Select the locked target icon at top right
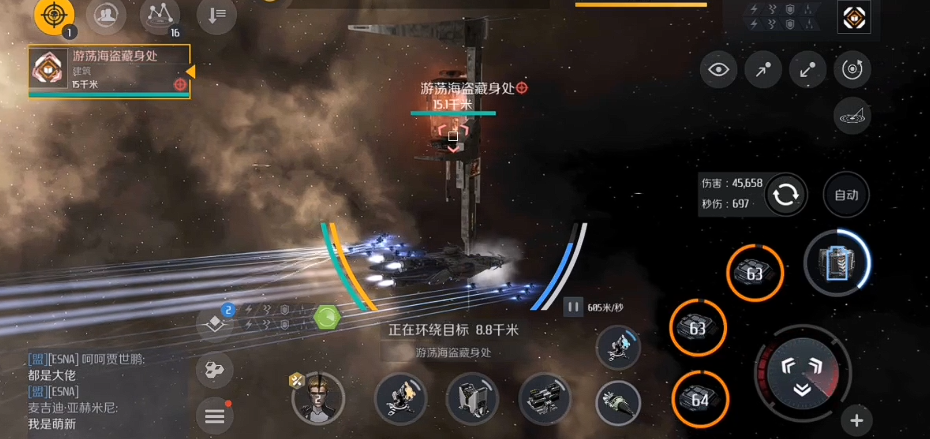 853,16
